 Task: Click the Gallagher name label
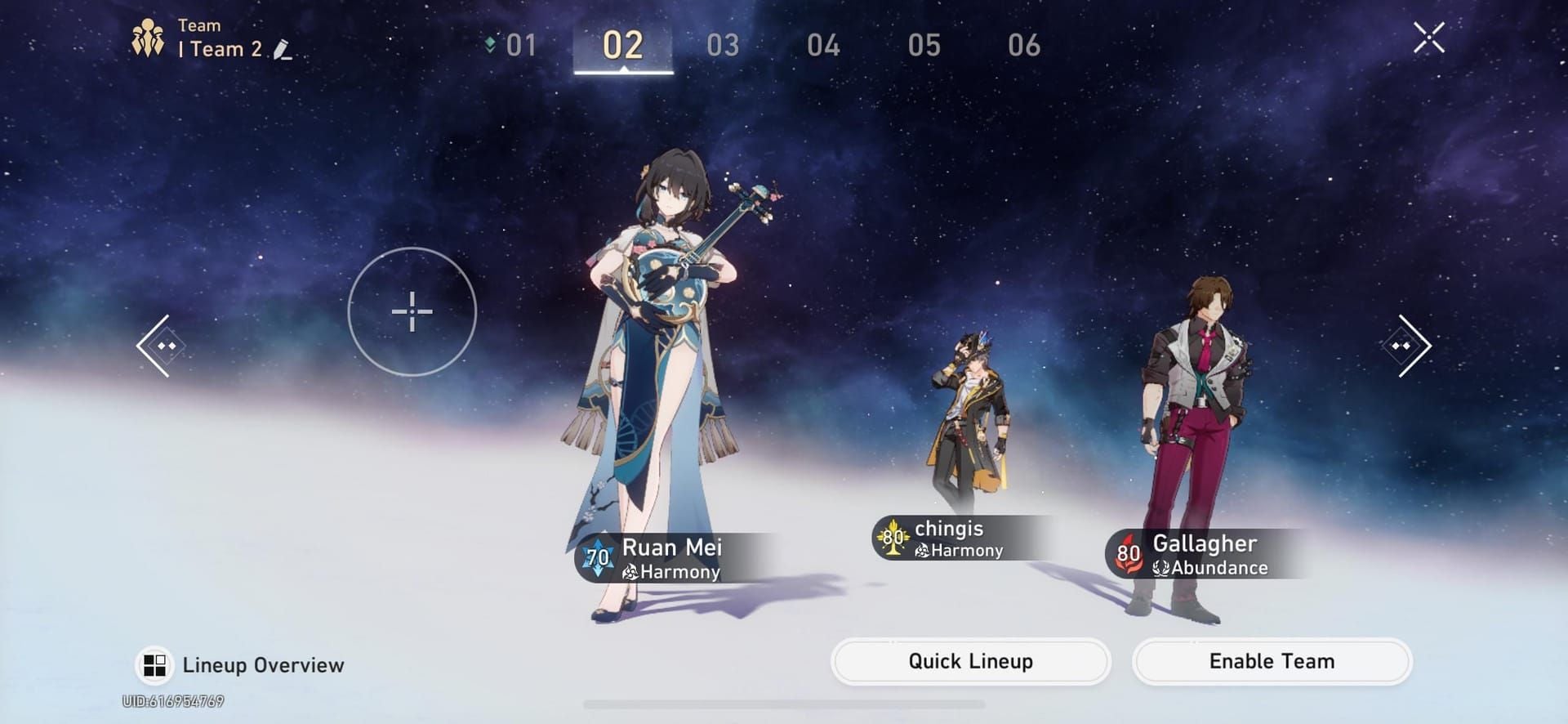click(1205, 543)
